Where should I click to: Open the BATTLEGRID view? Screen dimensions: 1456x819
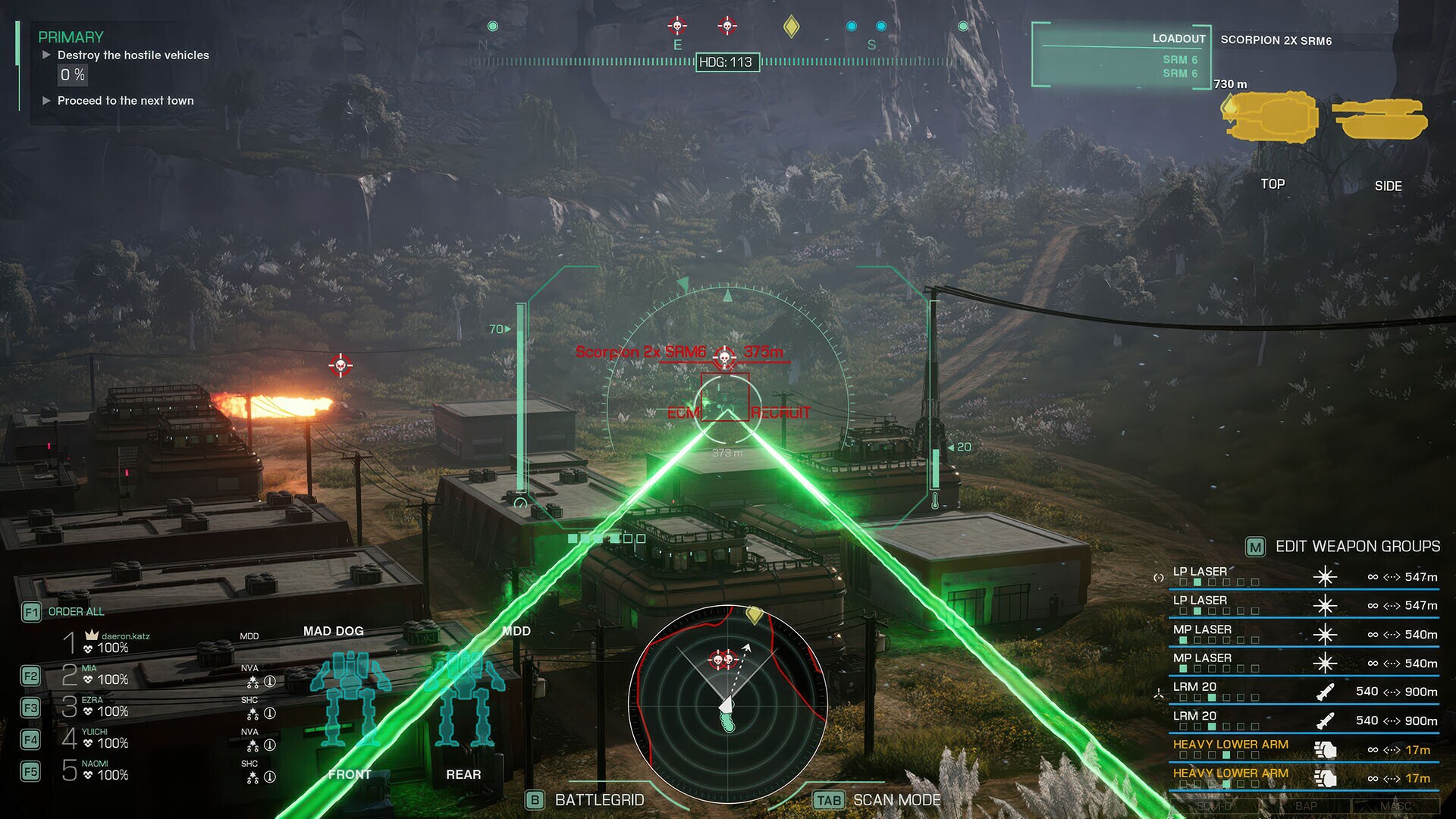coord(598,799)
